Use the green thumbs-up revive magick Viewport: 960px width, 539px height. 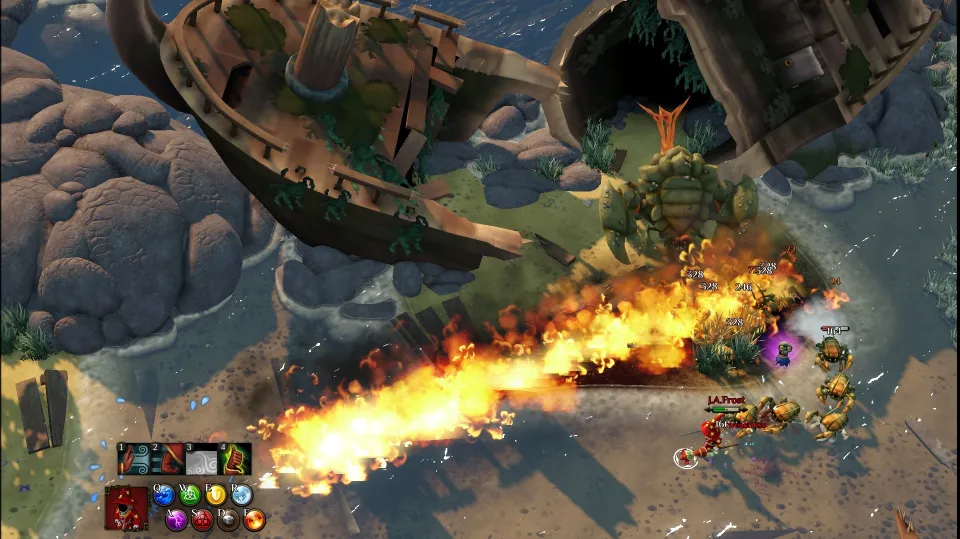point(237,459)
